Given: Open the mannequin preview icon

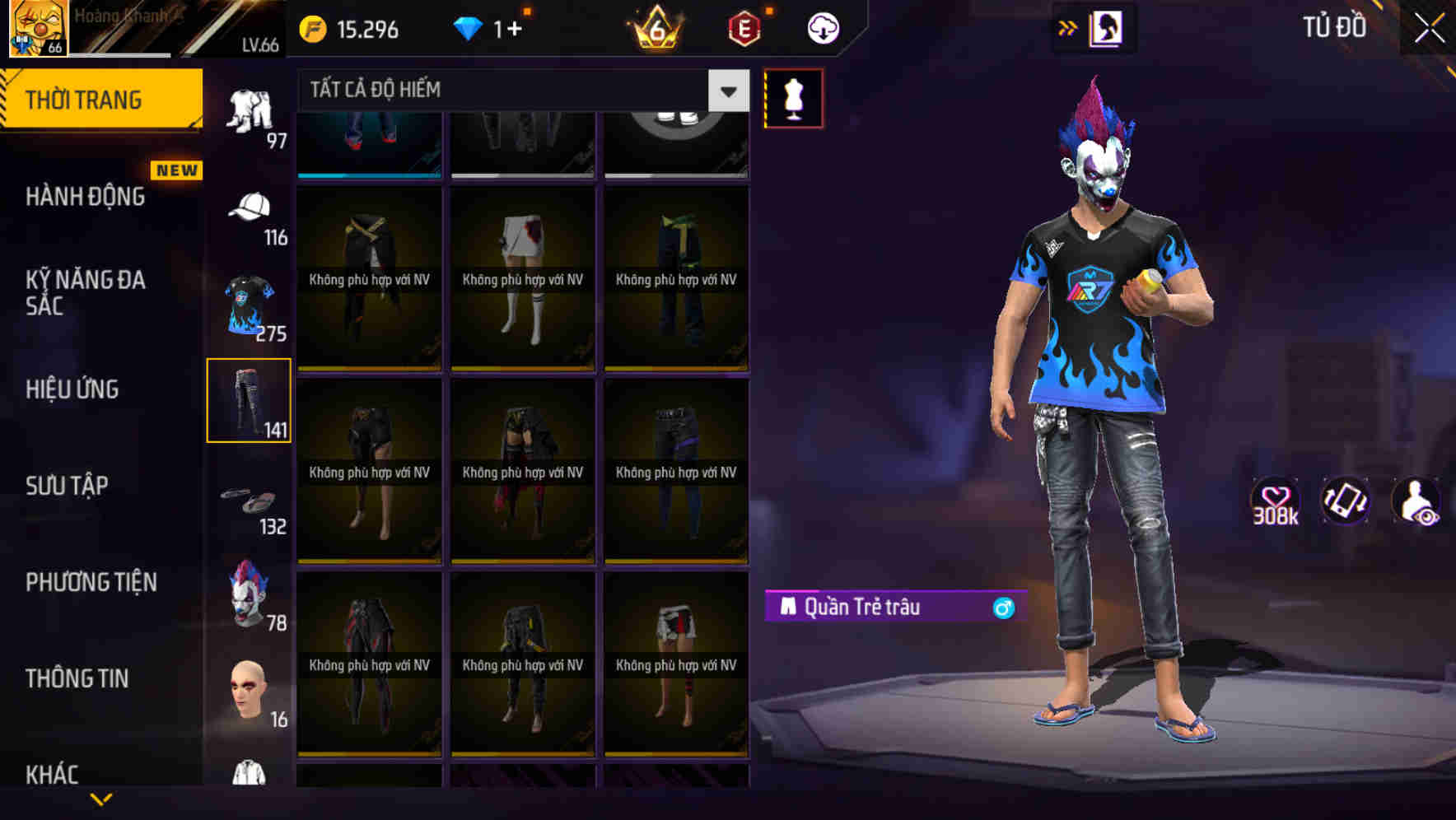Looking at the screenshot, I should pos(792,97).
